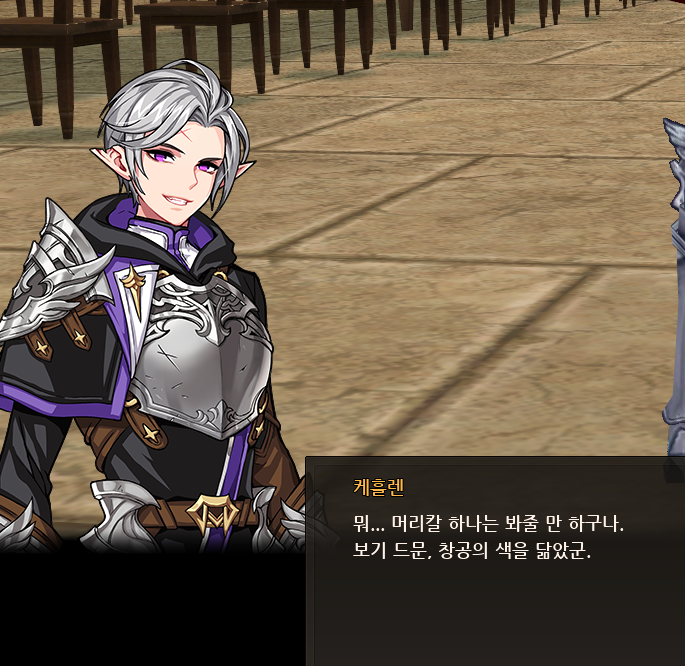This screenshot has height=666, width=685.
Task: Click the 케흘렌 dialogue box to continue
Action: click(495, 560)
